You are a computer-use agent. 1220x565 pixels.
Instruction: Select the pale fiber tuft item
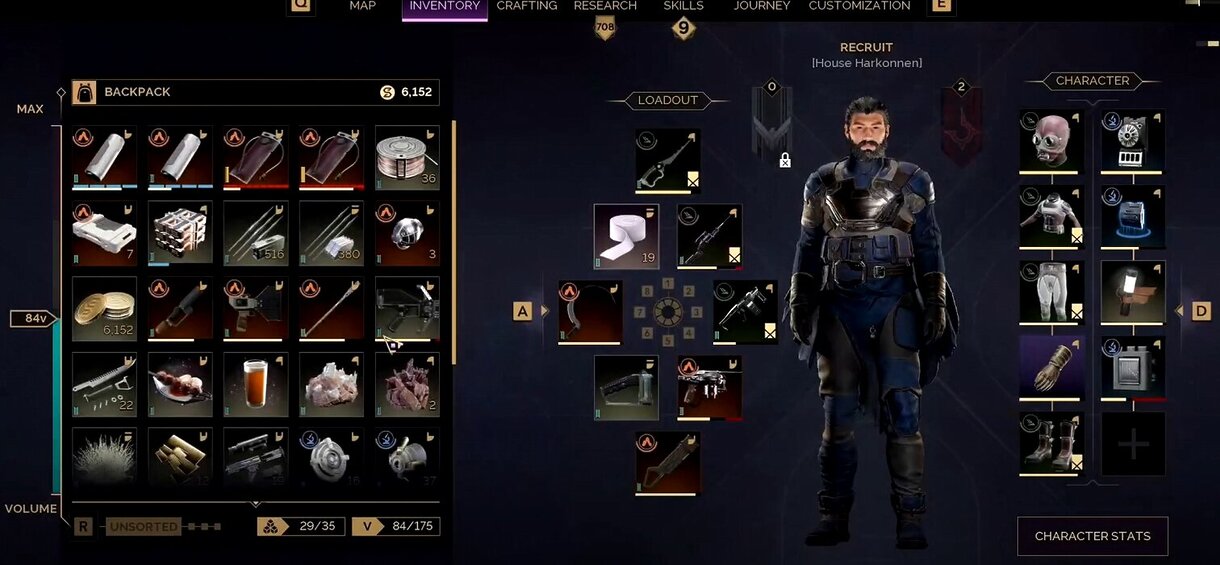pos(105,459)
